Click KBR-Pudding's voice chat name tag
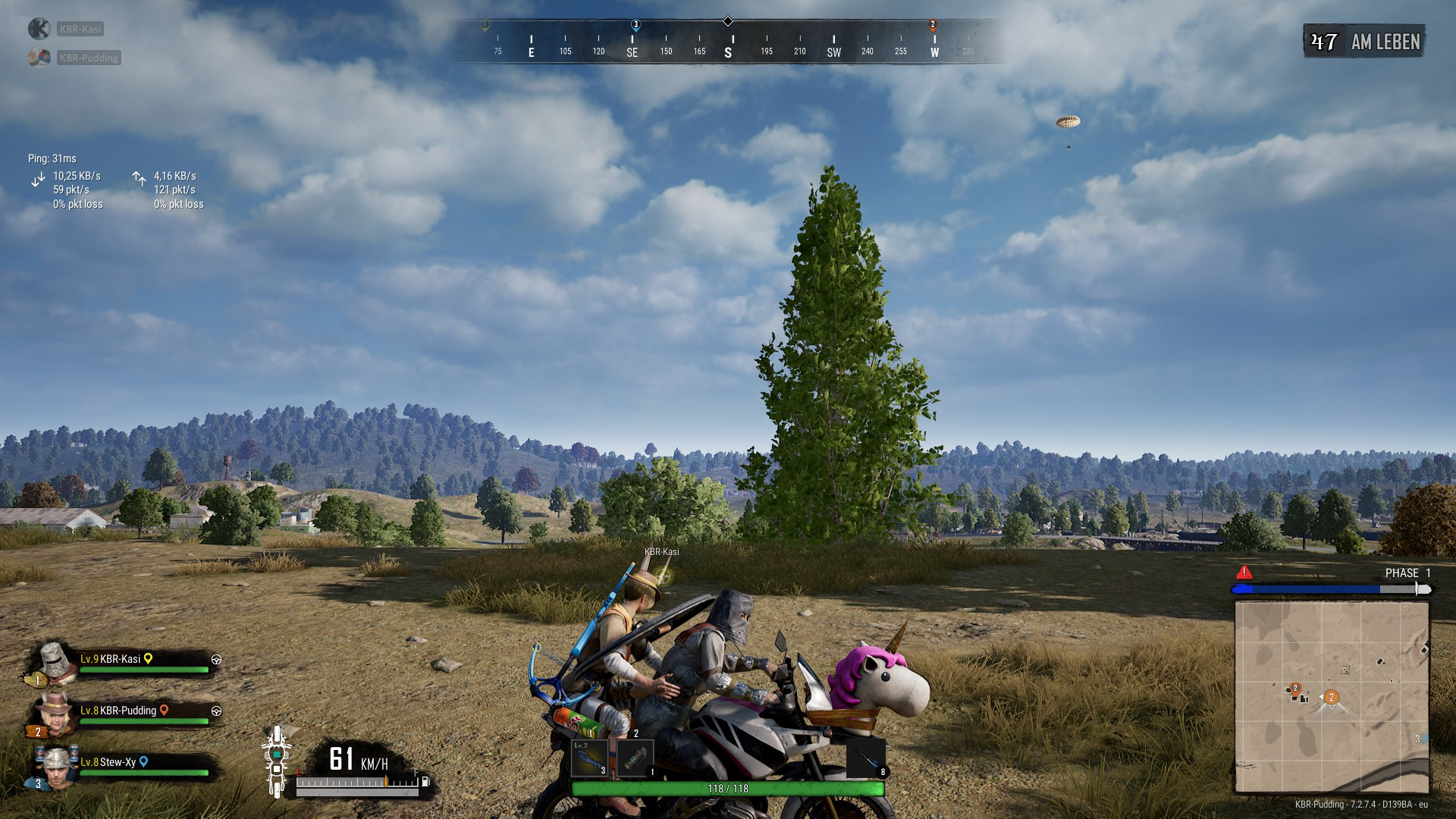The width and height of the screenshot is (1456, 819). [89, 58]
